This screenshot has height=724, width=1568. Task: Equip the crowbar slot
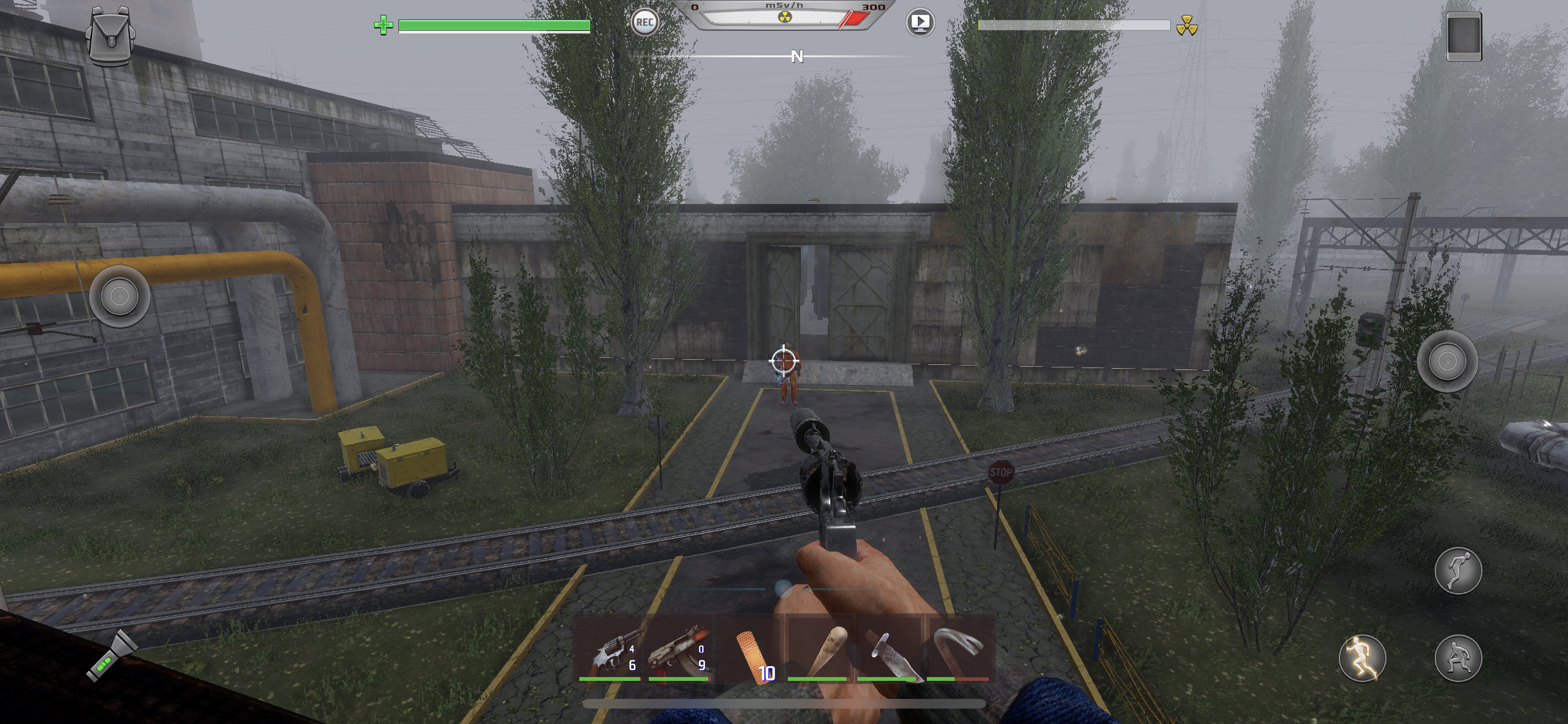[x=958, y=651]
